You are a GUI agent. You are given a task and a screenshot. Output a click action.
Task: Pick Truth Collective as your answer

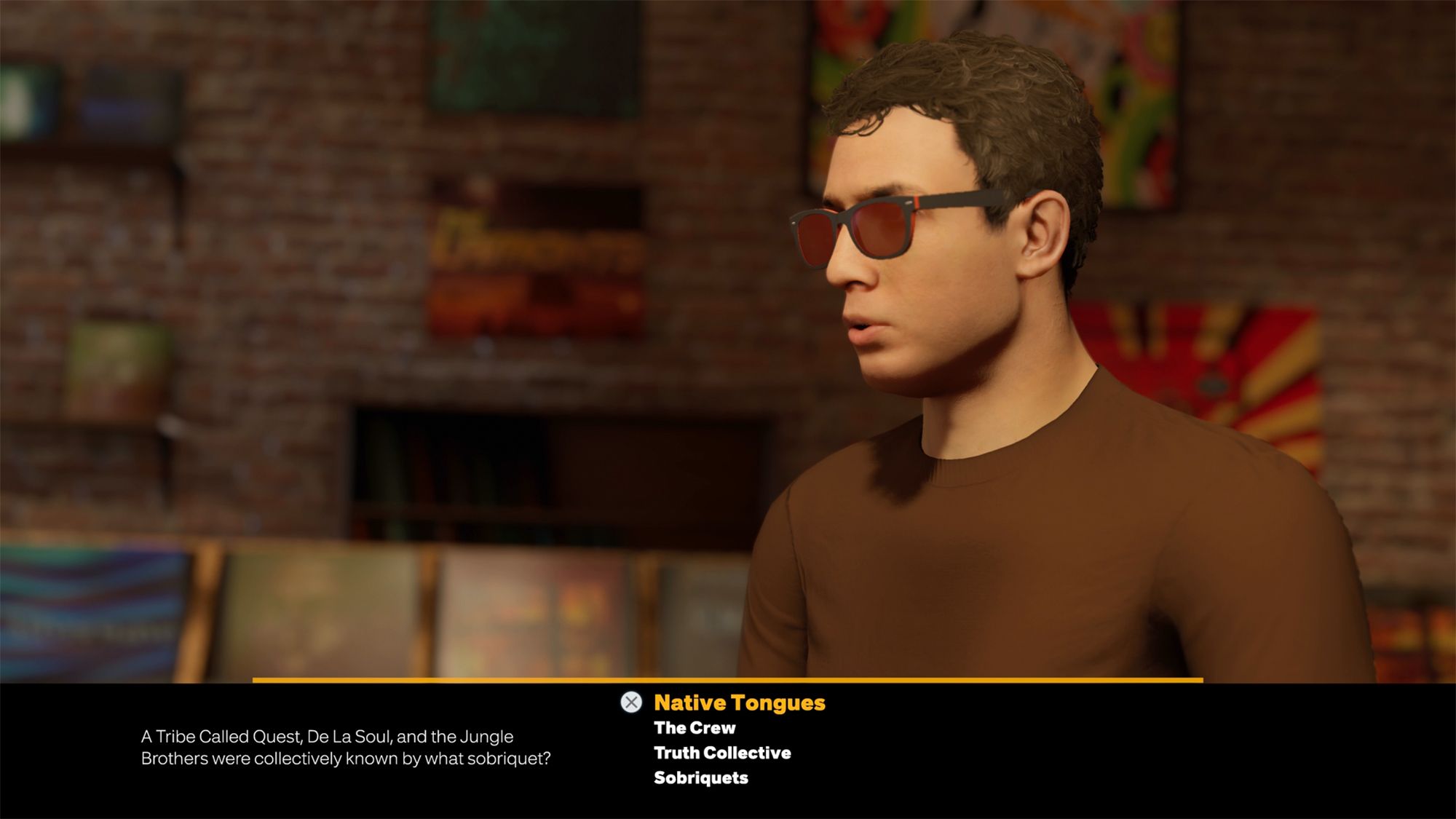(721, 753)
